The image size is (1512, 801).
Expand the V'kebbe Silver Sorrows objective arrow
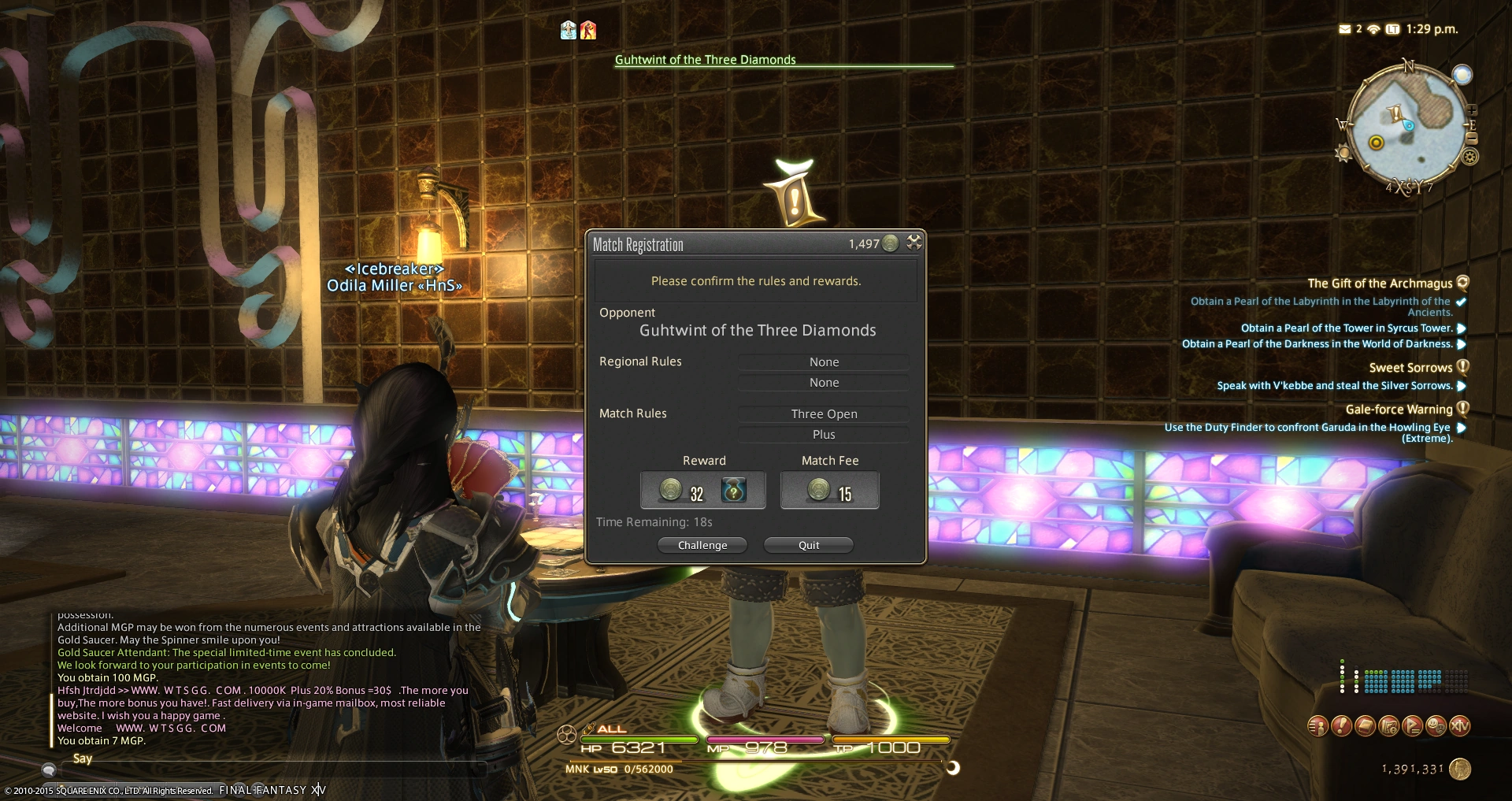(1462, 386)
